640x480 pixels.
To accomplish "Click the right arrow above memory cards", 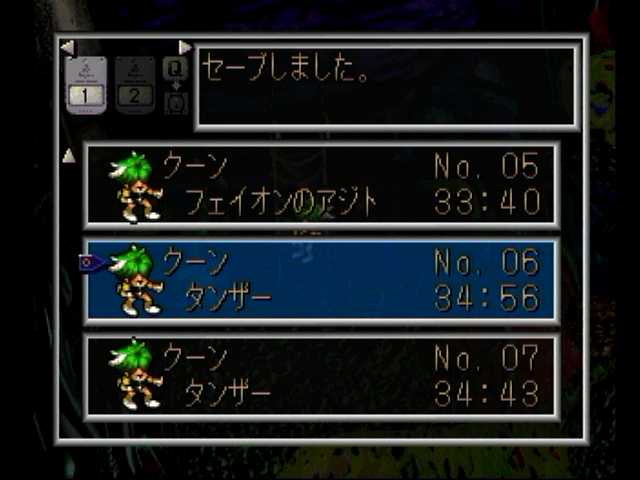I will [x=184, y=47].
